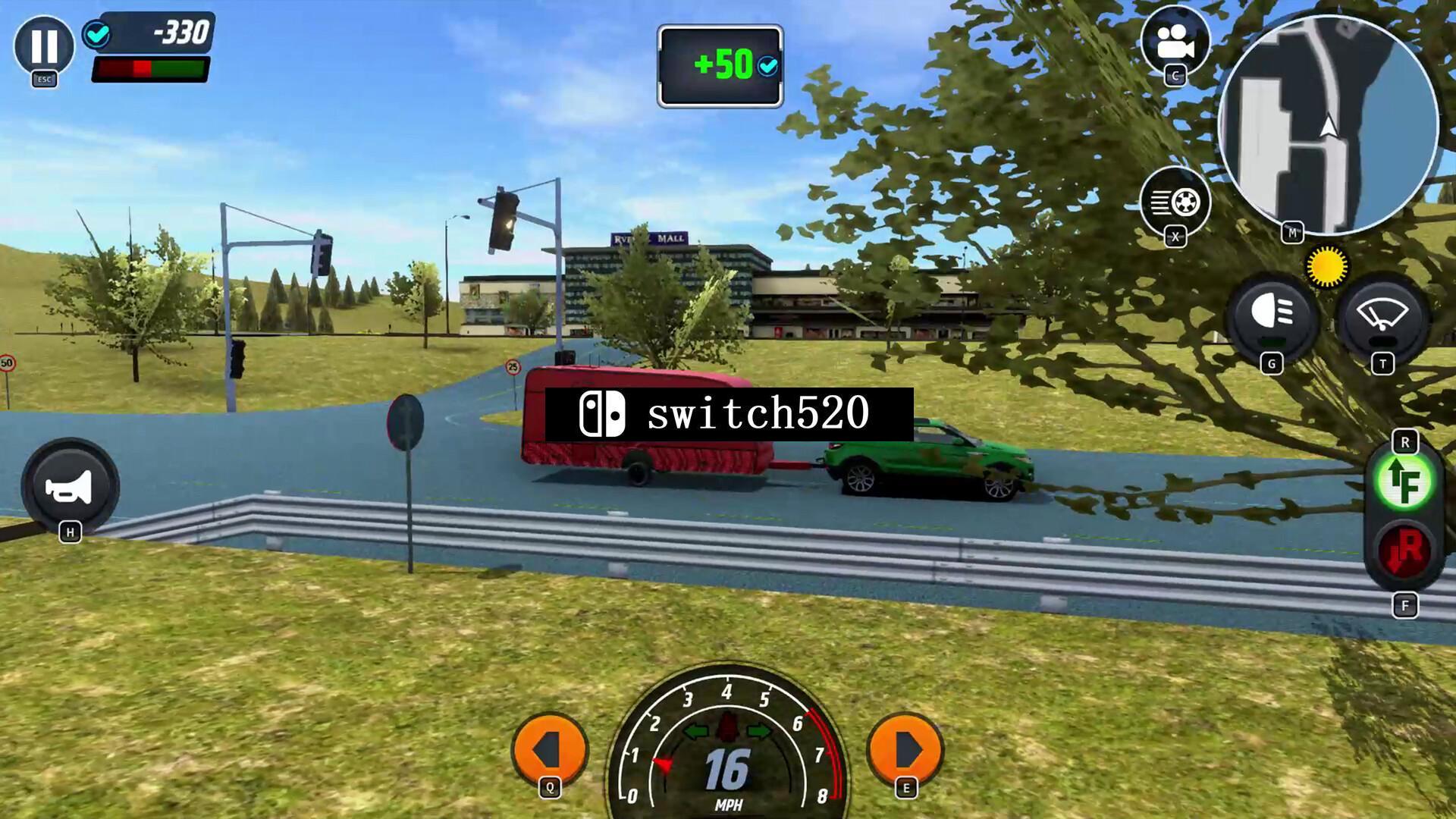
Task: Tap the +50 reward notification
Action: click(x=719, y=65)
